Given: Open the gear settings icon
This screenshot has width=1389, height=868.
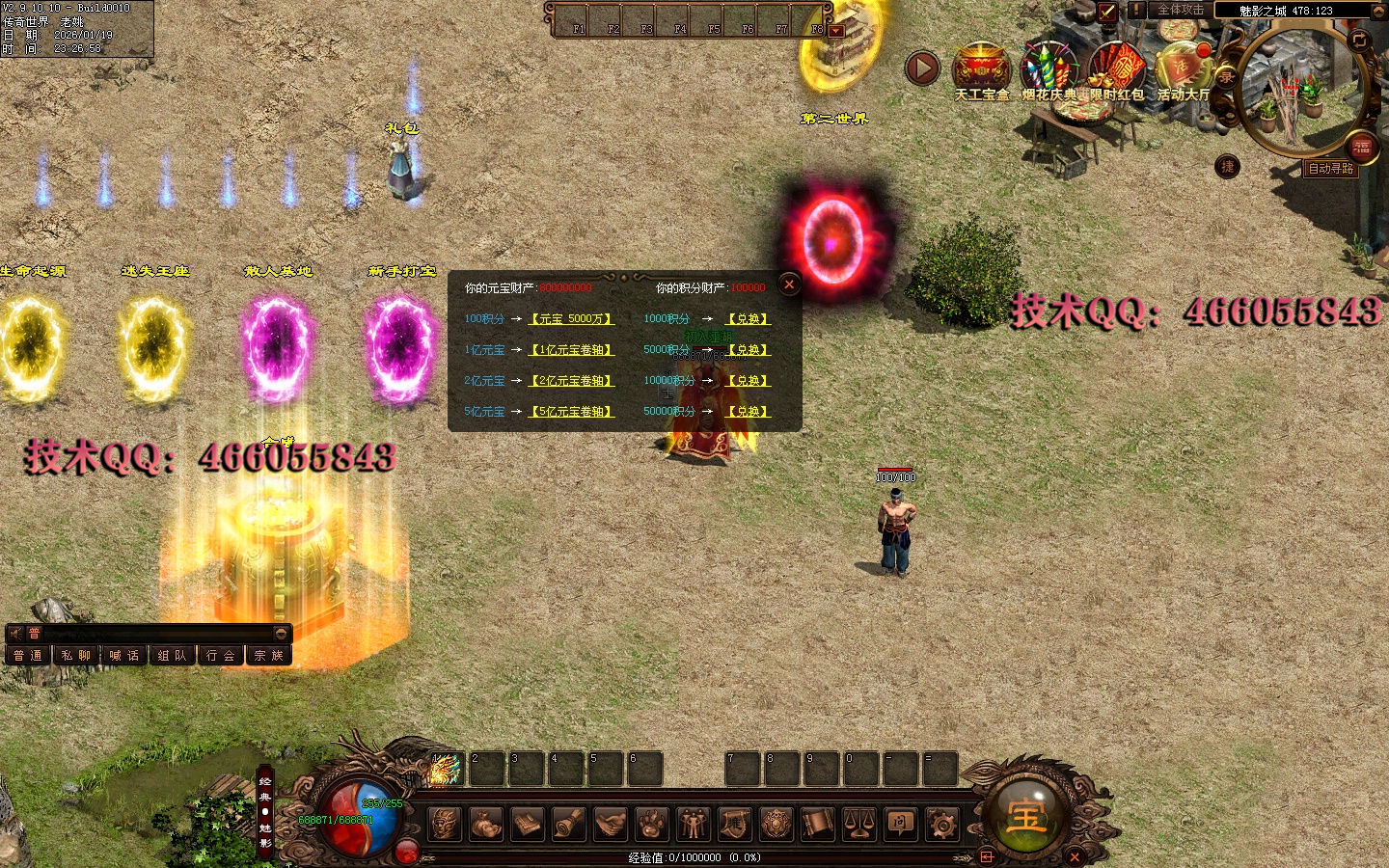Looking at the screenshot, I should (941, 825).
